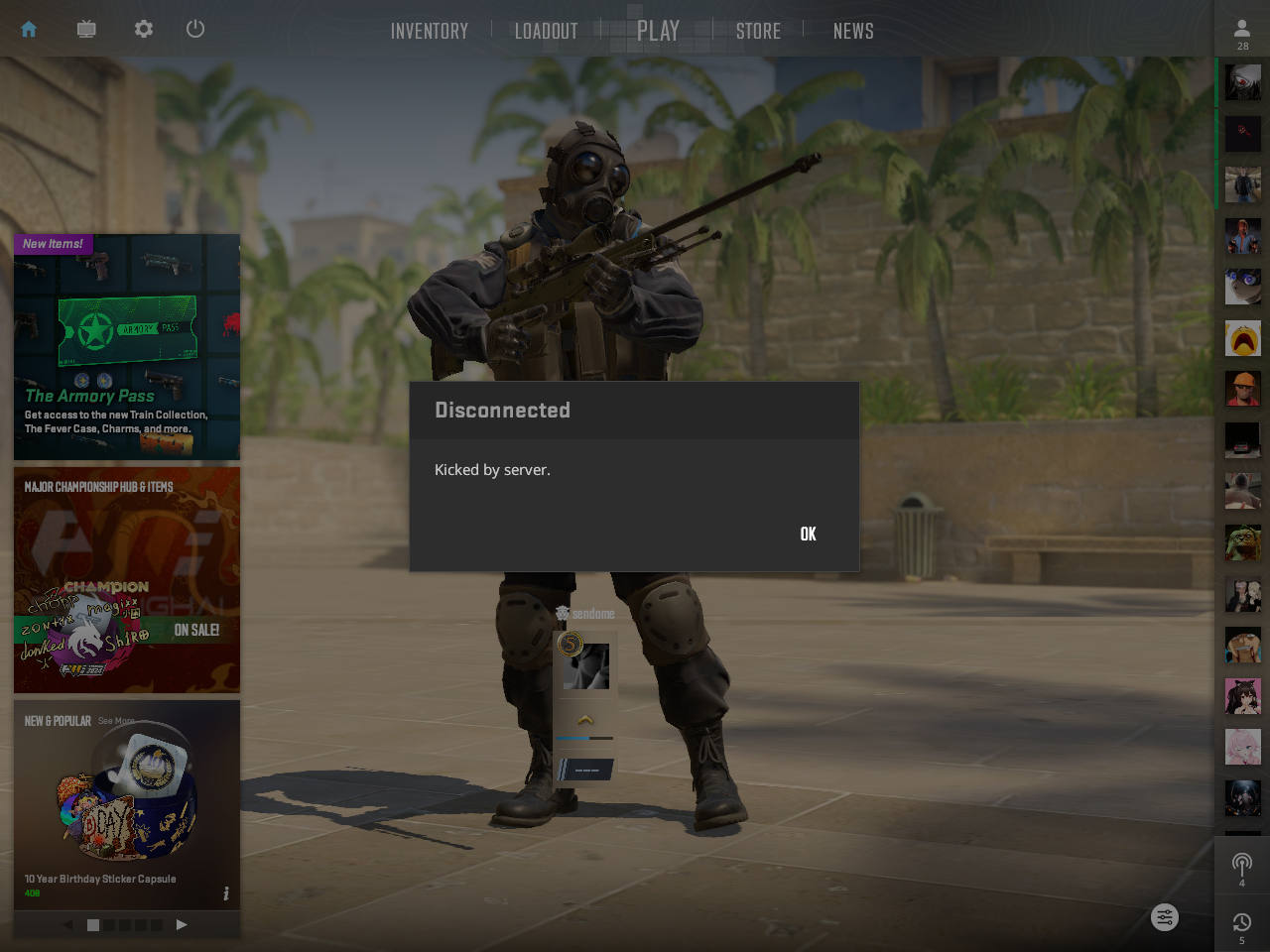Viewport: 1270px width, 952px height.
Task: Click the power quit icon
Action: pyautogui.click(x=195, y=29)
